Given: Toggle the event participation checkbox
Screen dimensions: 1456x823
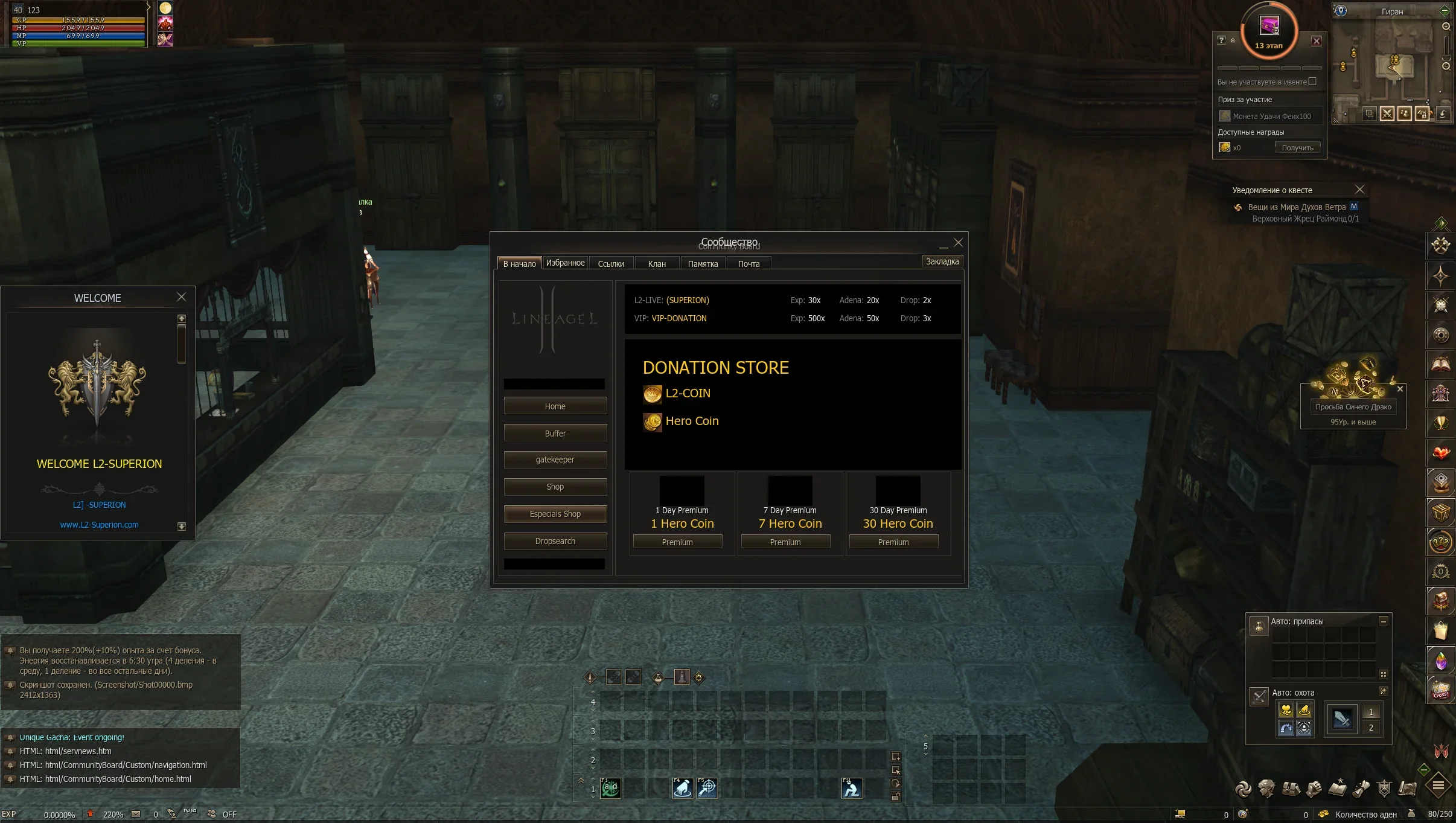Looking at the screenshot, I should click(1312, 82).
